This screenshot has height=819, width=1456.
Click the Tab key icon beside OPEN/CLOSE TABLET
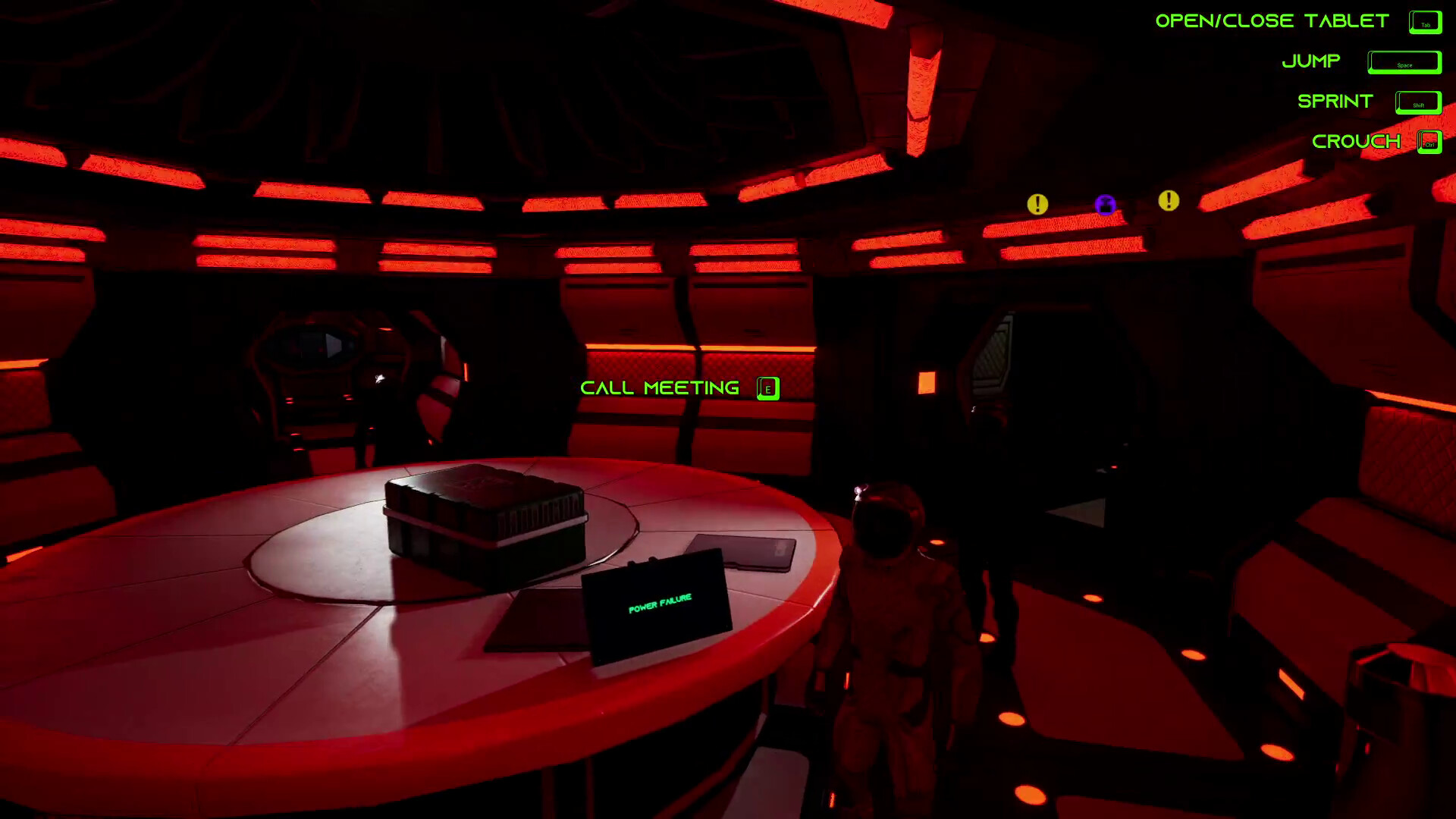point(1425,22)
